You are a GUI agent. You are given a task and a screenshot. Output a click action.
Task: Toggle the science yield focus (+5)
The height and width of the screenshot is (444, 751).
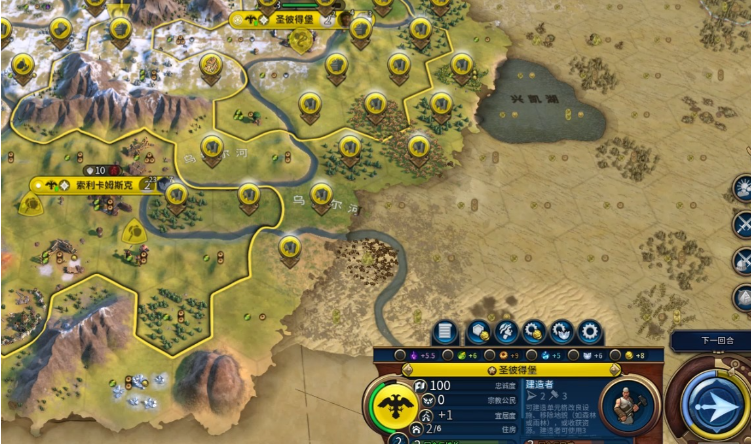pos(546,355)
